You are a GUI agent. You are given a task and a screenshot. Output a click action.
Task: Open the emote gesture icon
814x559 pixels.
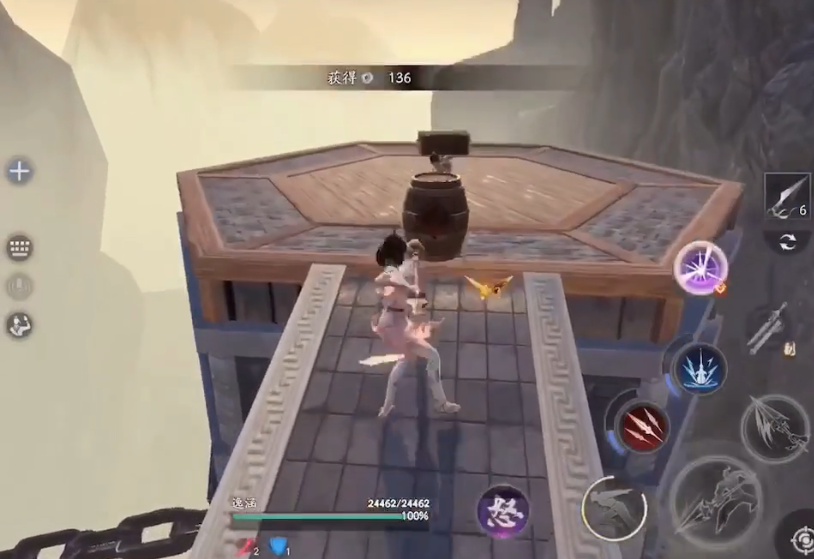click(x=19, y=324)
